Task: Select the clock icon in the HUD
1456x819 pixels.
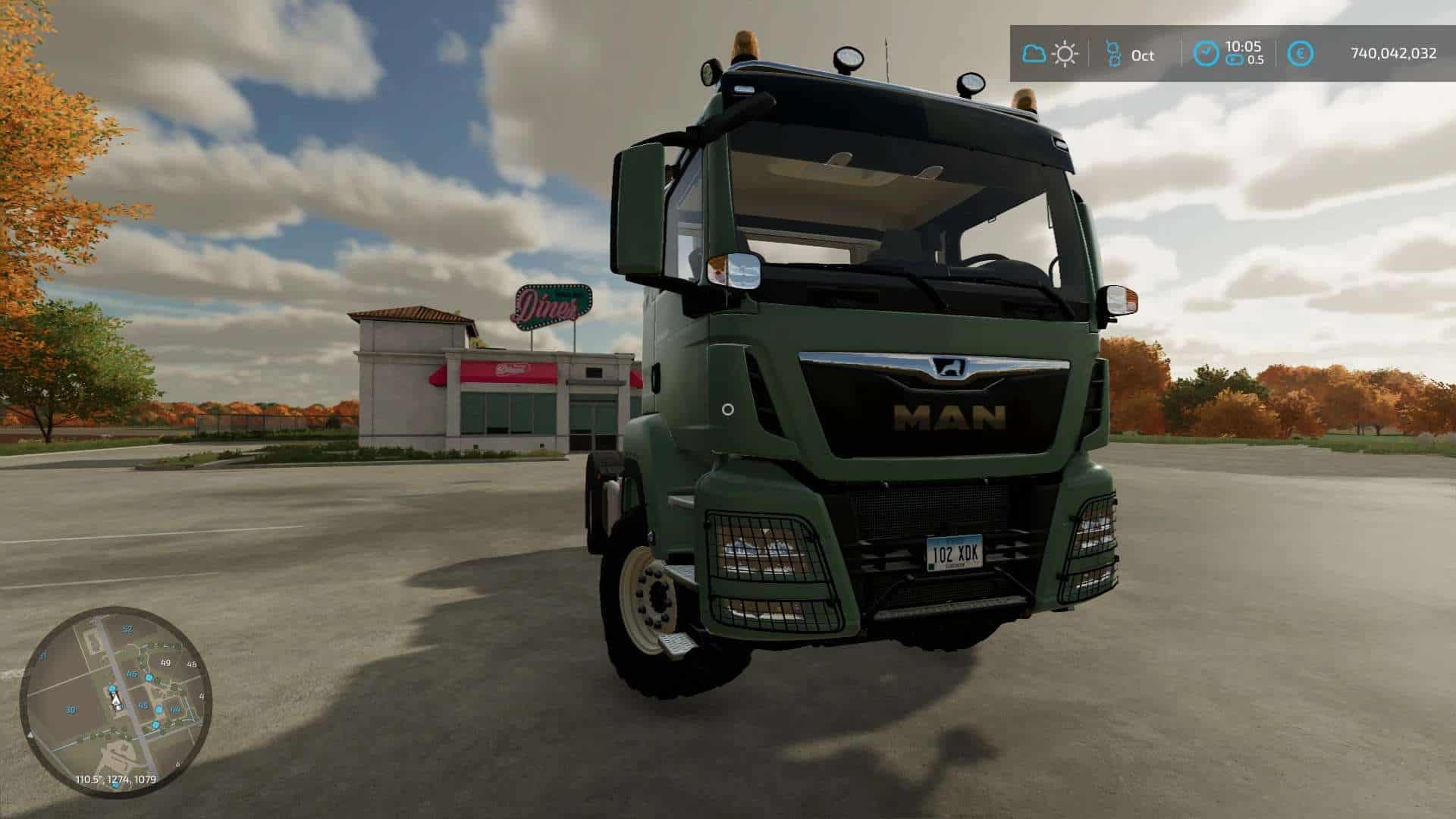Action: pos(1206,54)
